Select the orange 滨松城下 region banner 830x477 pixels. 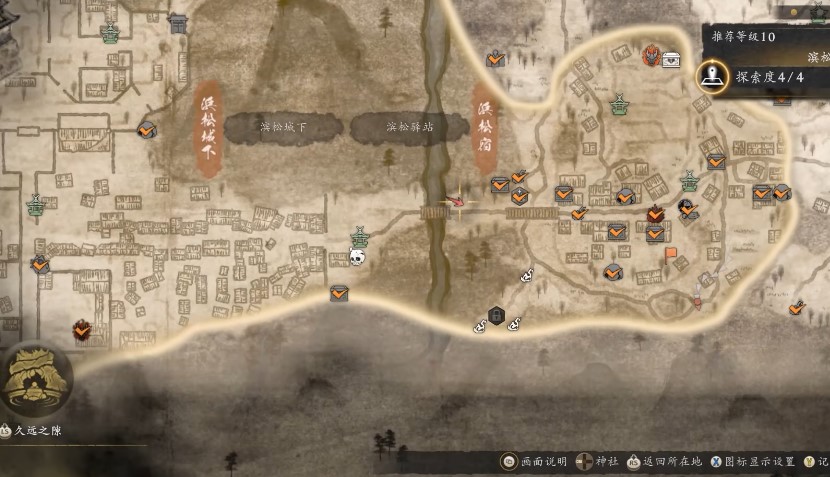point(211,130)
